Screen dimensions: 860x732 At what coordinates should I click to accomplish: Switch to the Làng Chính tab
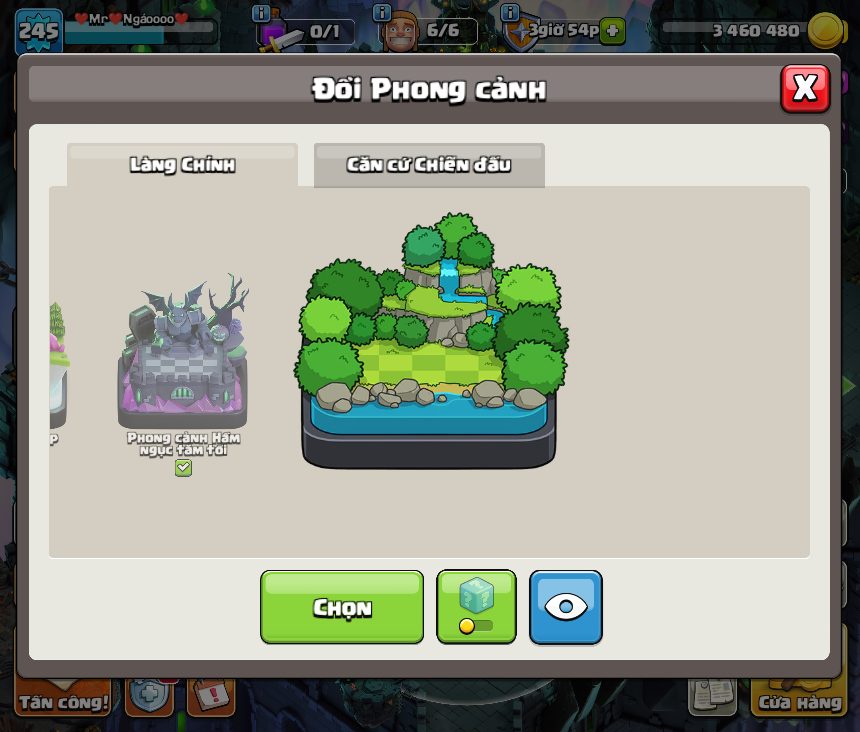pos(182,165)
